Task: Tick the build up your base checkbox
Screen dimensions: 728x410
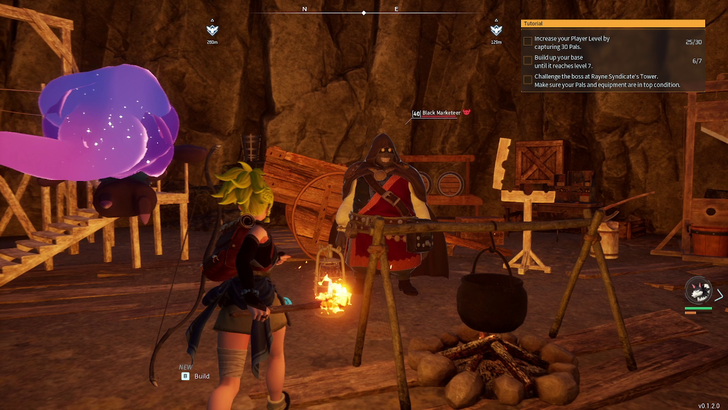Action: point(528,61)
